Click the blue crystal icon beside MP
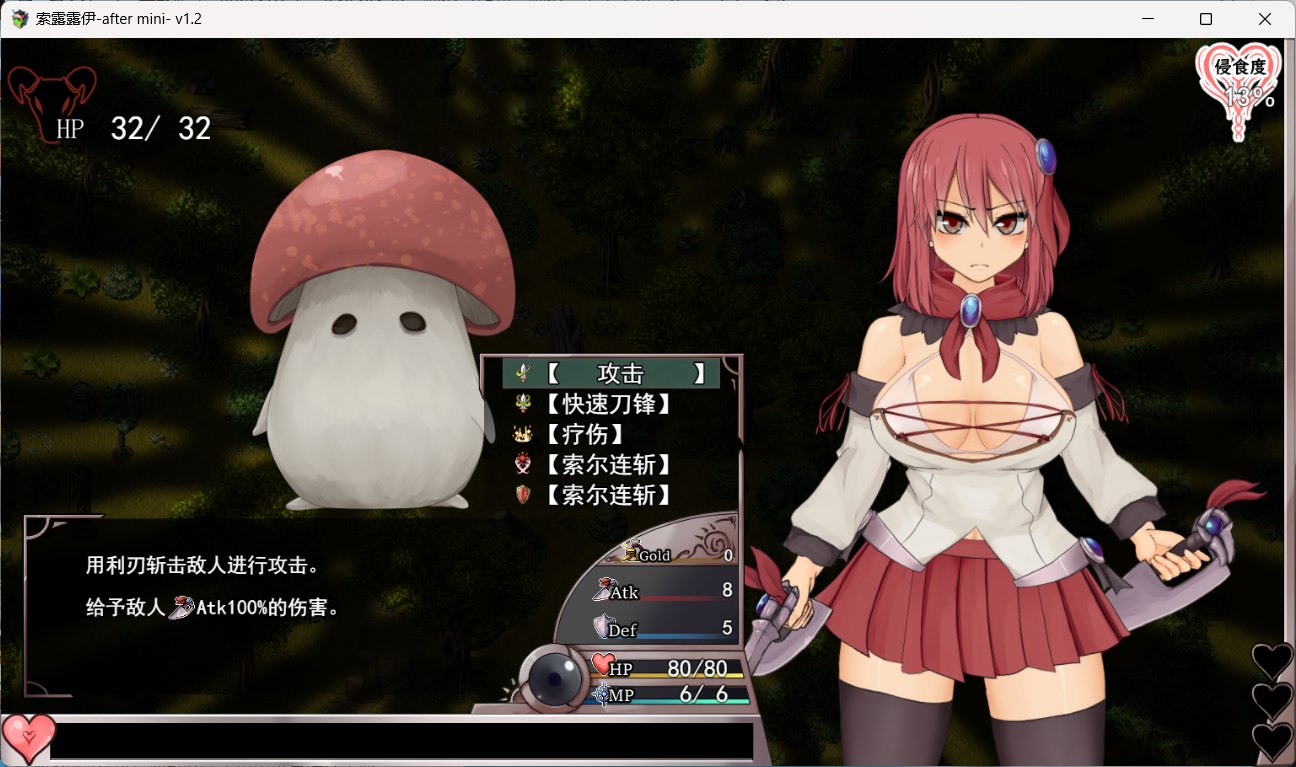The width and height of the screenshot is (1296, 767). click(x=601, y=692)
